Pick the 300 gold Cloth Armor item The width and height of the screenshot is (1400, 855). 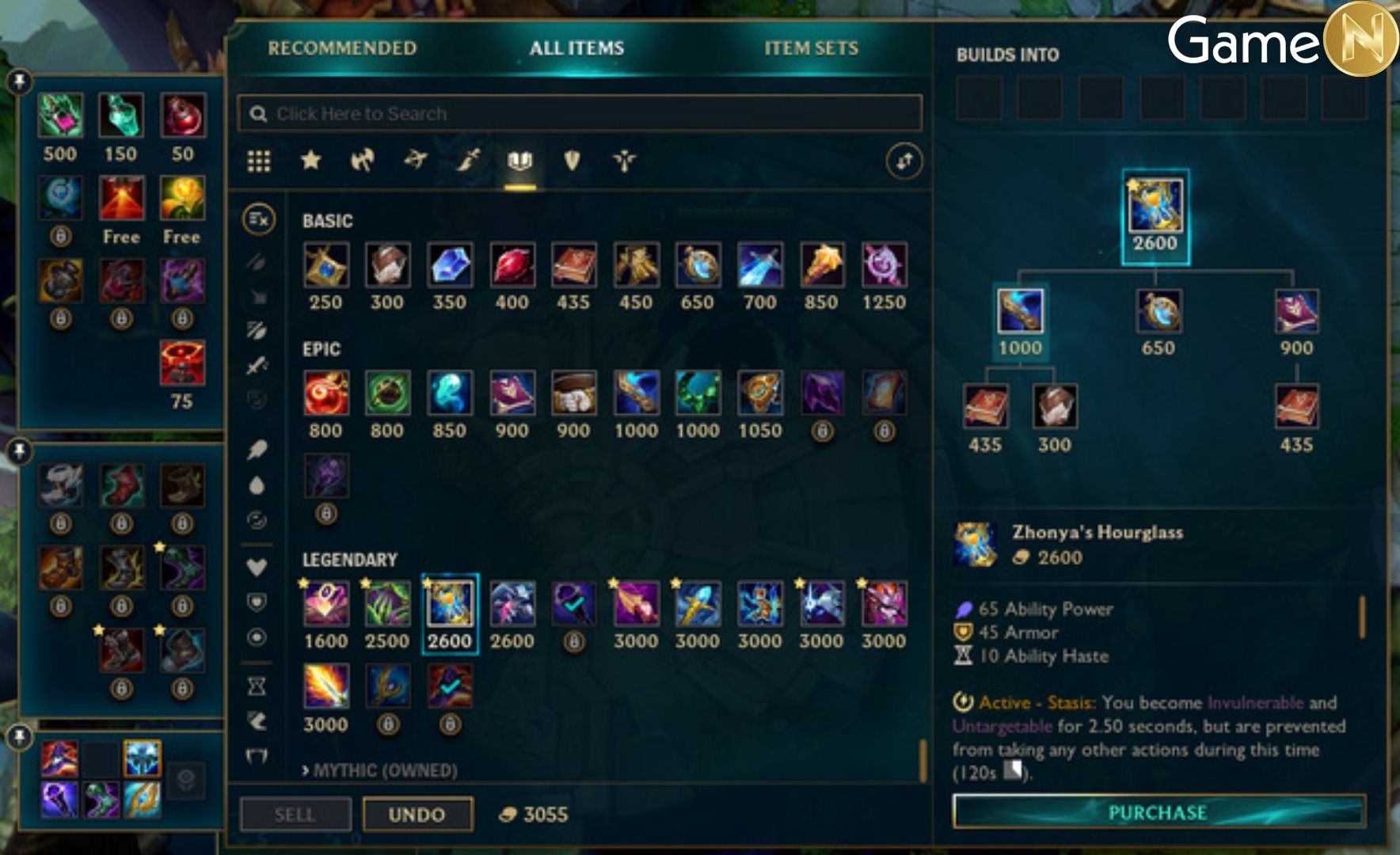coord(387,265)
